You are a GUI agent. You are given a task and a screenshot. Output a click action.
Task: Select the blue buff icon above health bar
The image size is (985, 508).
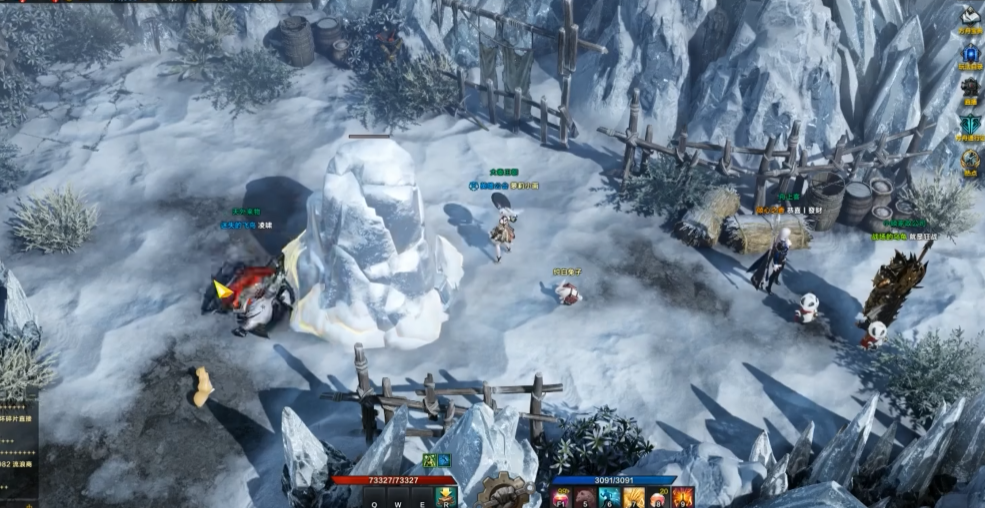(444, 460)
